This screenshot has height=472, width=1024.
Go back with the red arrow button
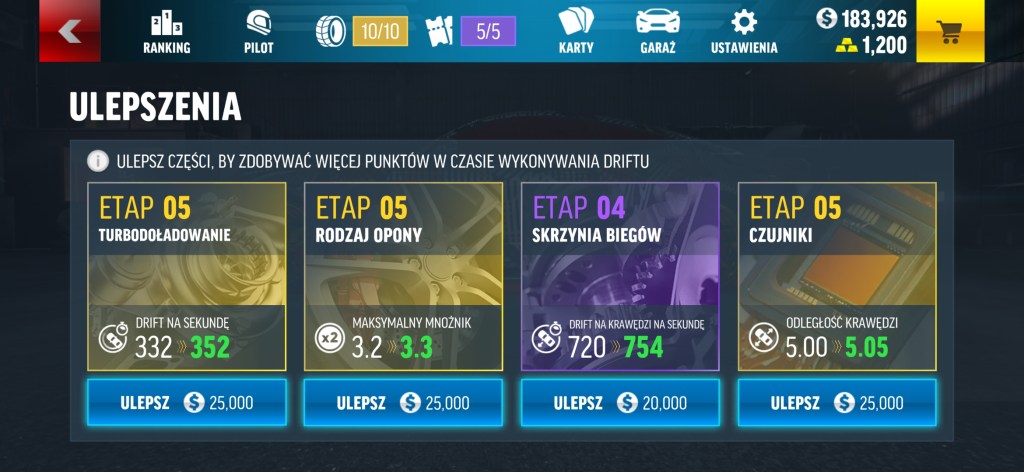click(x=68, y=31)
